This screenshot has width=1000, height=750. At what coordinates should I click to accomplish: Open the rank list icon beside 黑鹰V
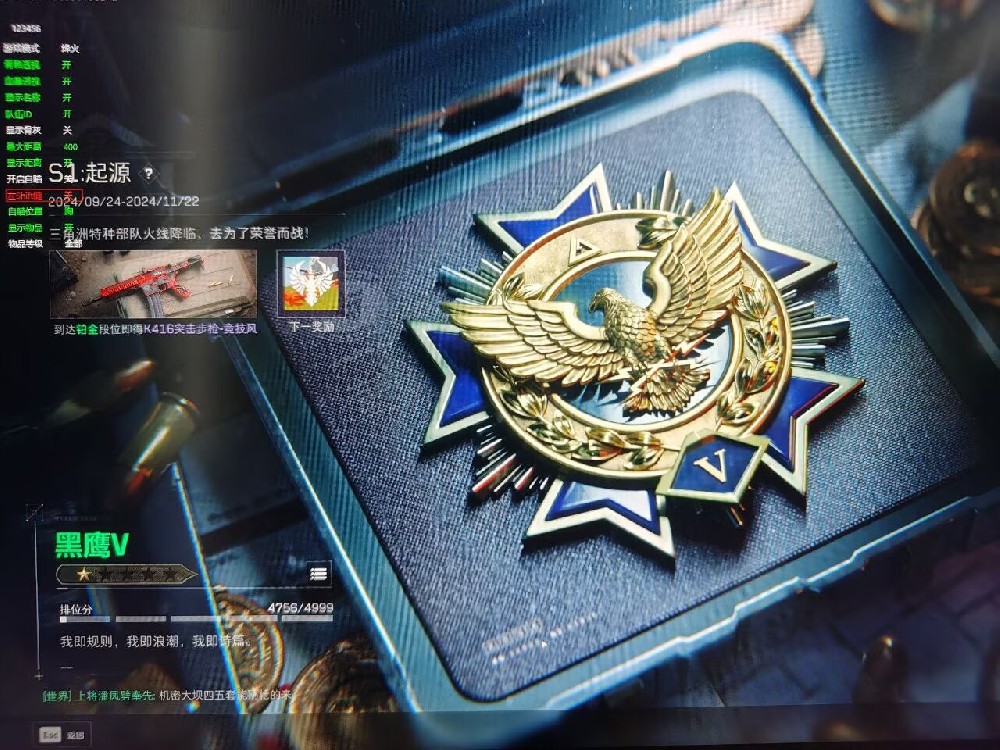(319, 573)
